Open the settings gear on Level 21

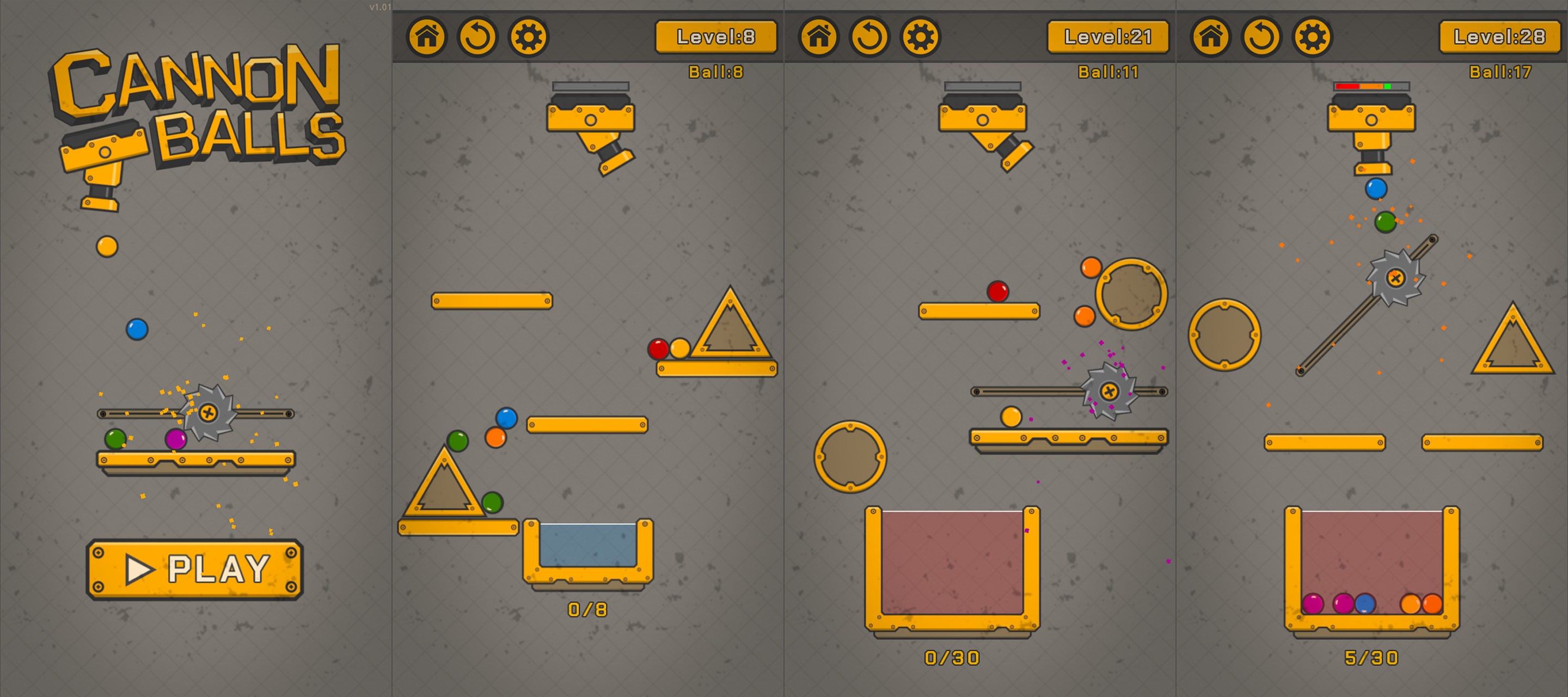tap(920, 36)
